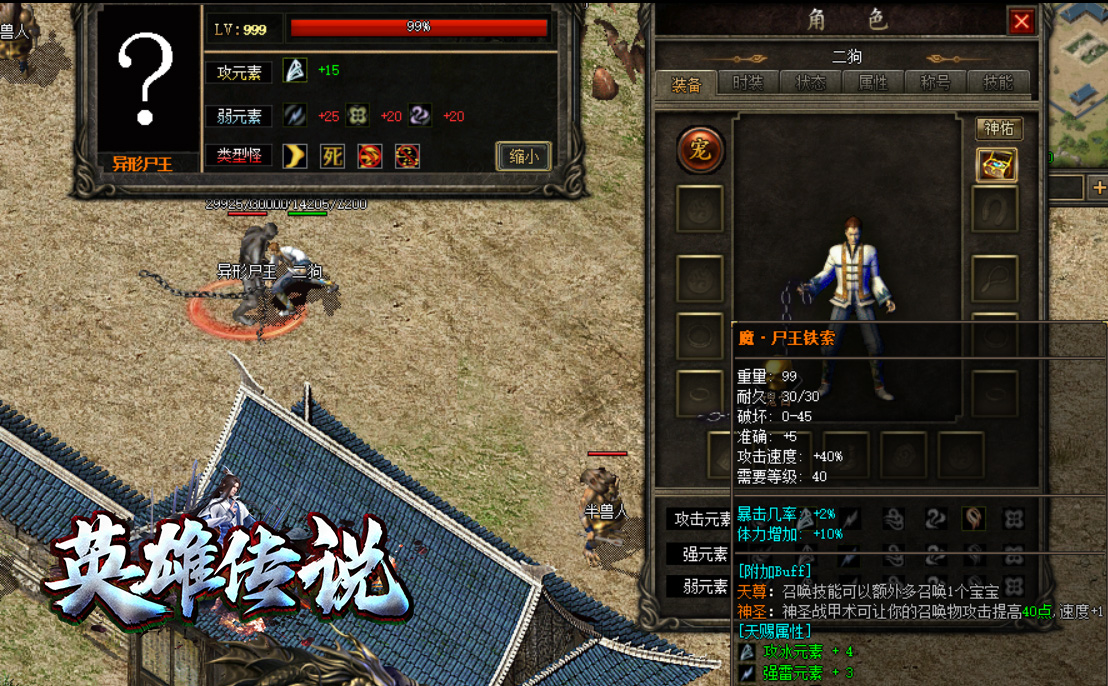Open the 状态 tab
Viewport: 1108px width, 686px height.
pos(810,83)
